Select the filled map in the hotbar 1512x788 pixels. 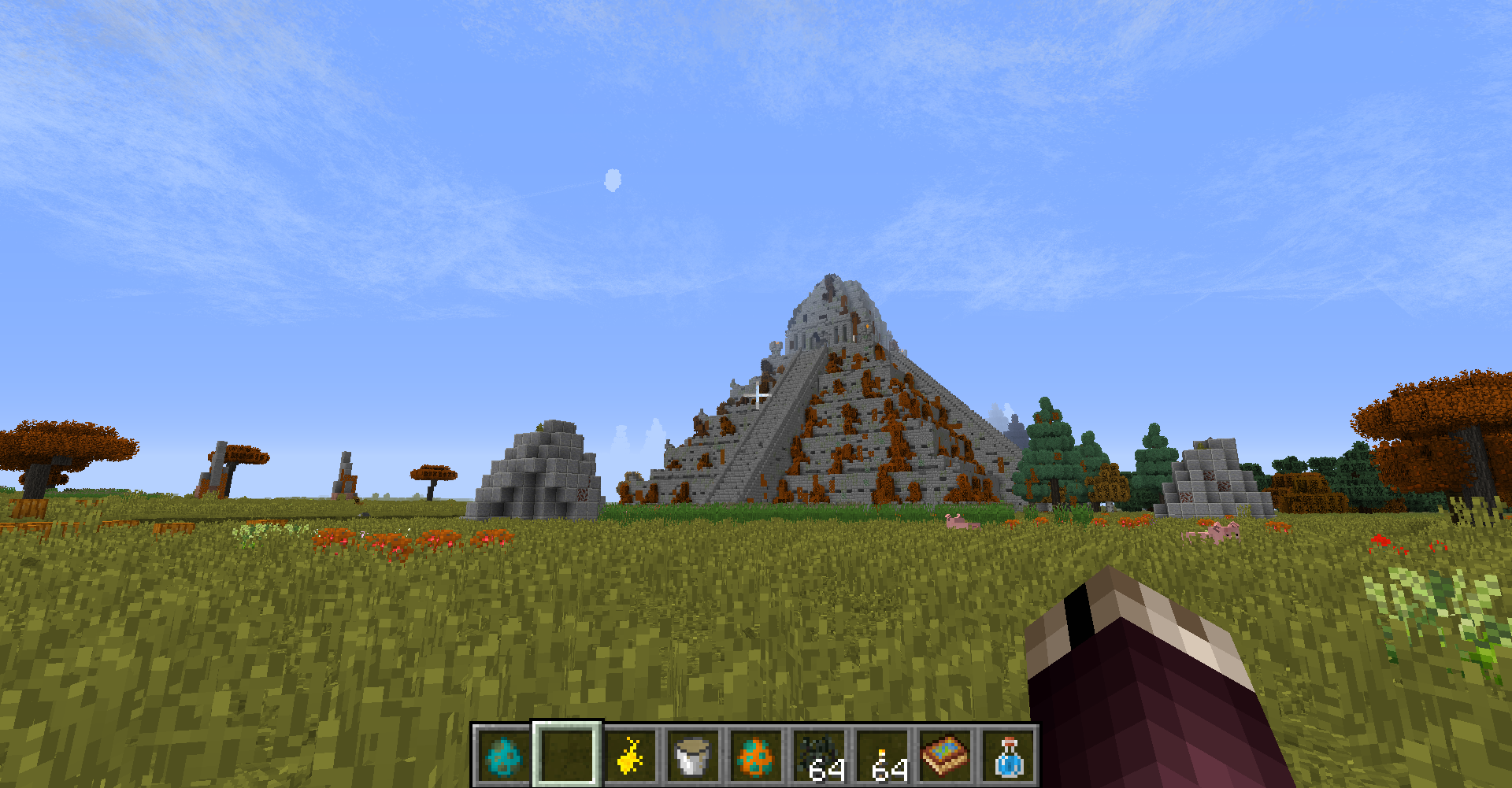pyautogui.click(x=945, y=758)
